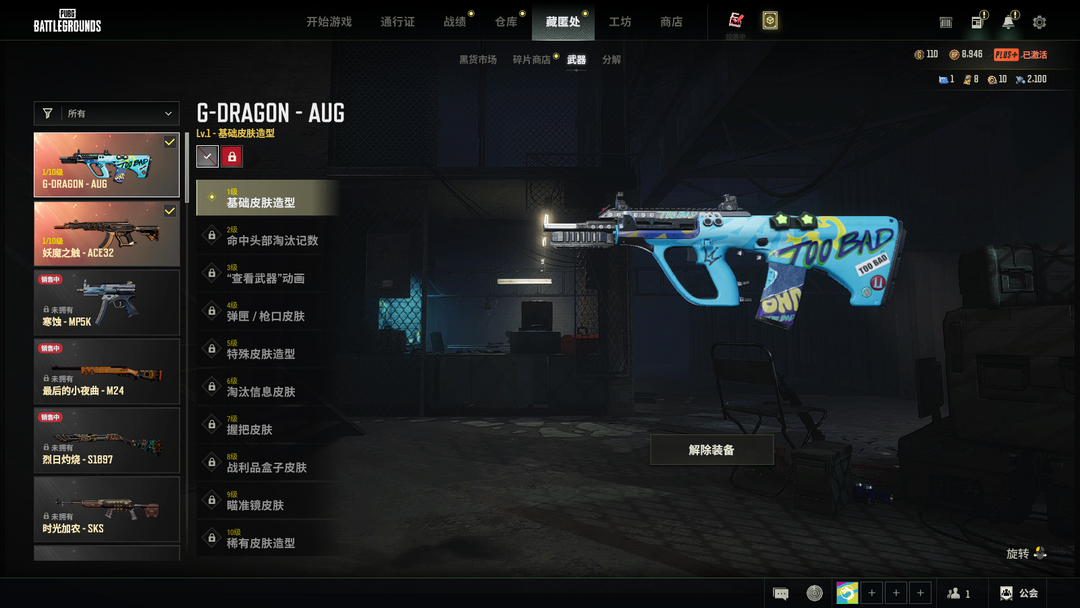Screen dimensions: 1080x608
Task: Open the 碎片商店 sub-tab
Action: pyautogui.click(x=532, y=60)
